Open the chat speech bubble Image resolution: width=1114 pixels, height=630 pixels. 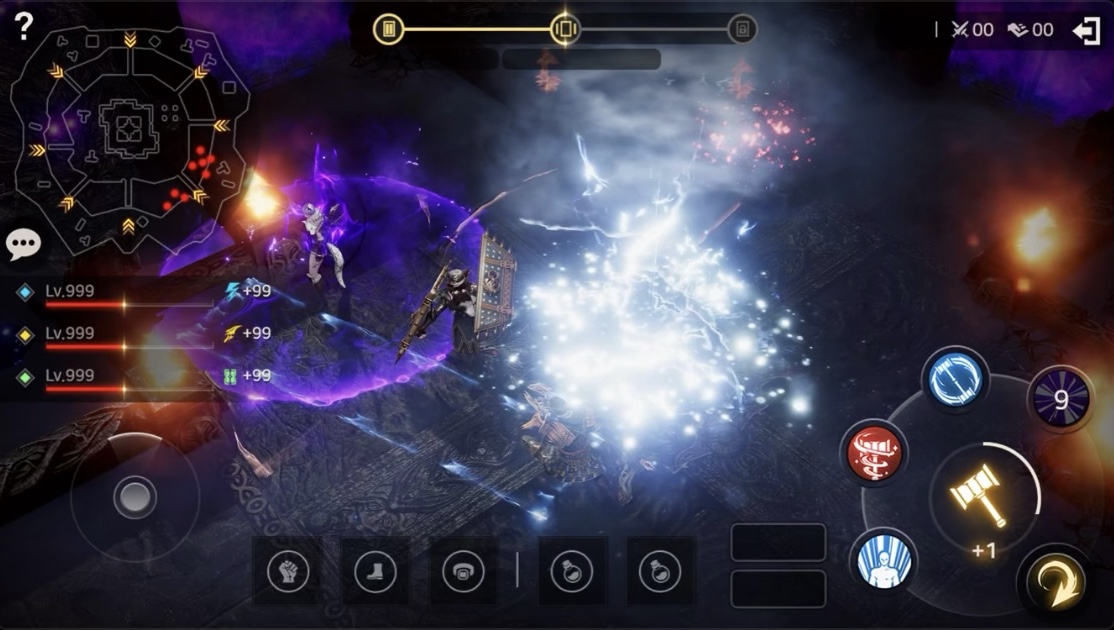23,244
